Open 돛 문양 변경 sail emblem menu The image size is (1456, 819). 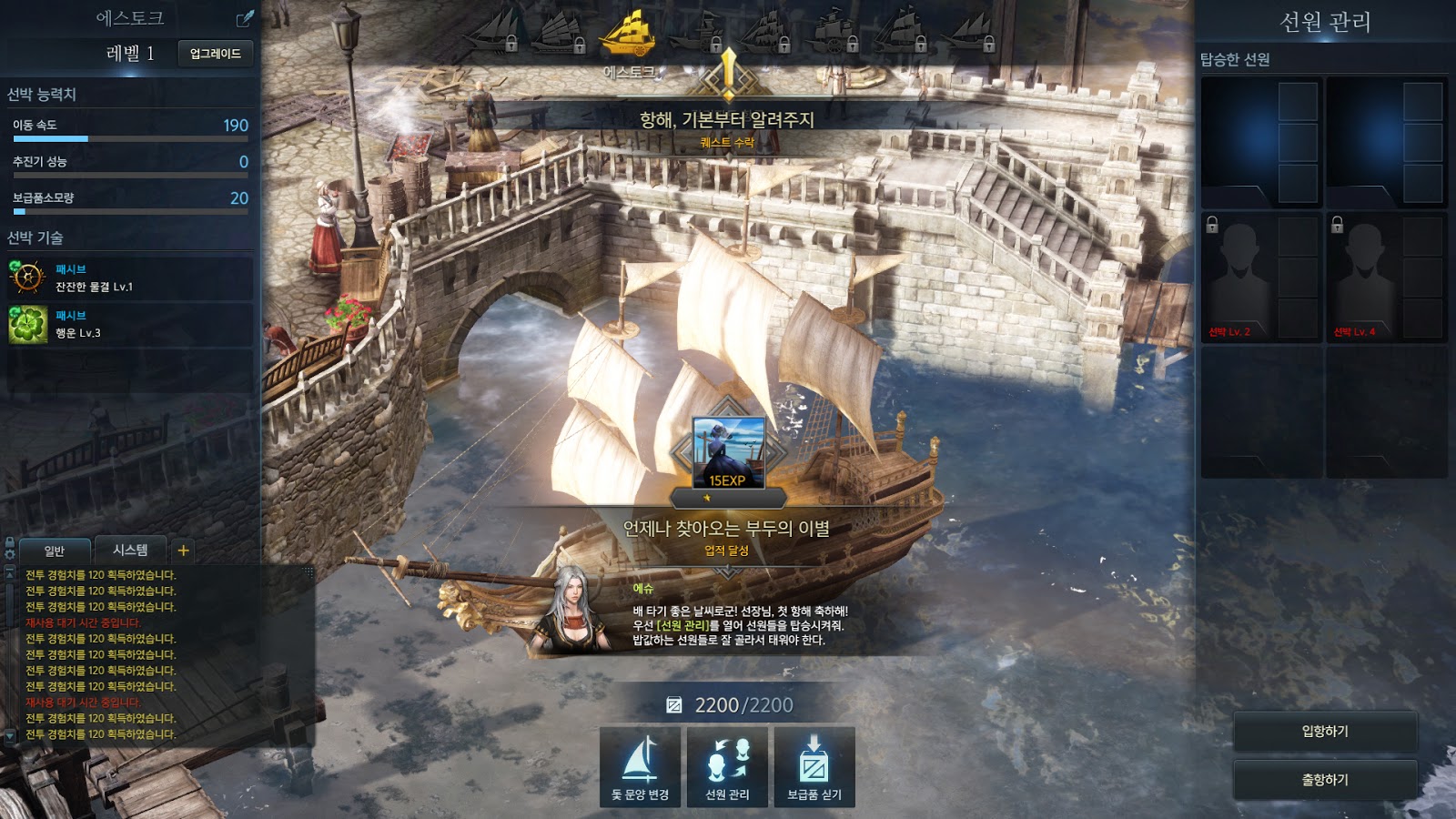pos(640,766)
